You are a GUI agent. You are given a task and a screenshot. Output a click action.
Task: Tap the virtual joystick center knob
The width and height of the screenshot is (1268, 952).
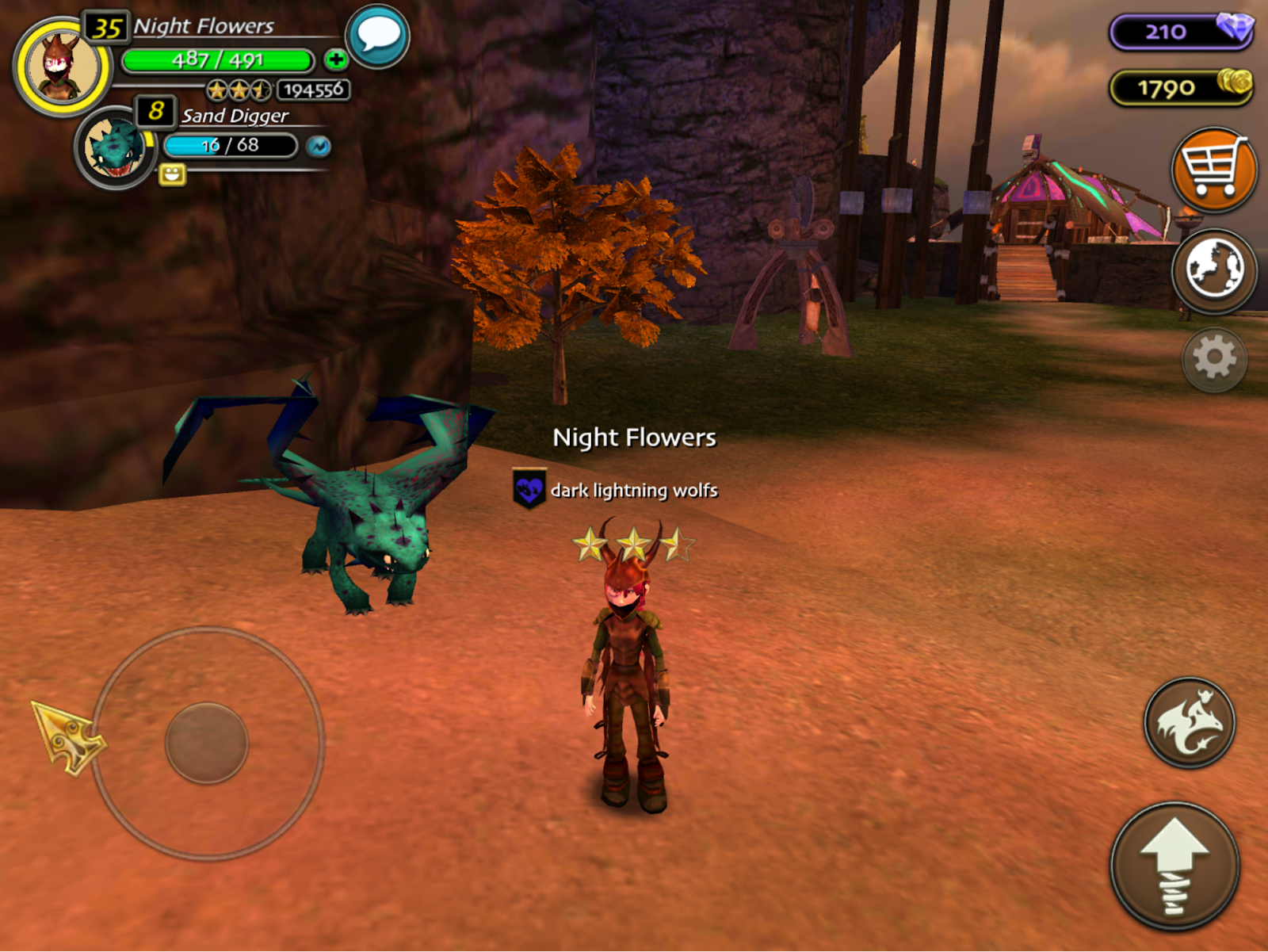pos(207,743)
